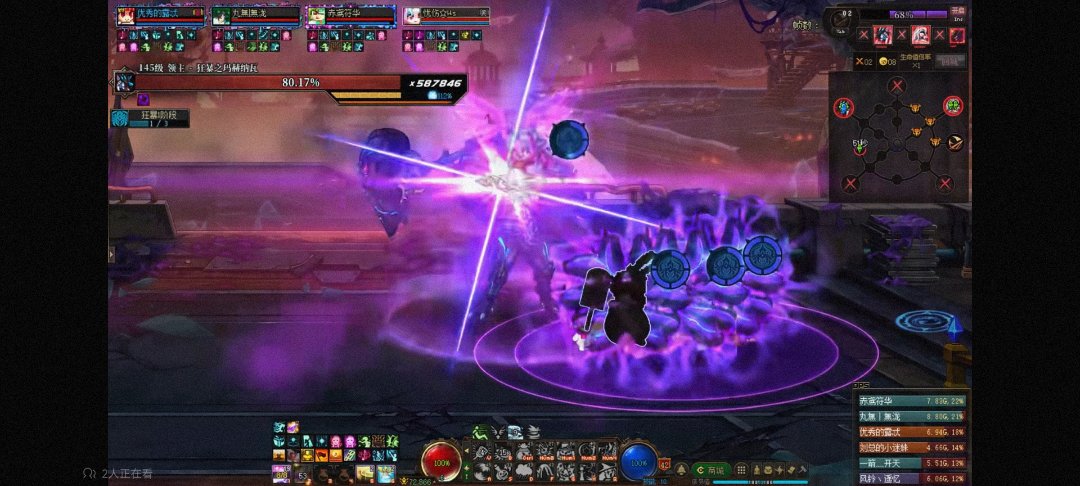Click the raid route map panel
This screenshot has height=486, width=1080.
(899, 138)
